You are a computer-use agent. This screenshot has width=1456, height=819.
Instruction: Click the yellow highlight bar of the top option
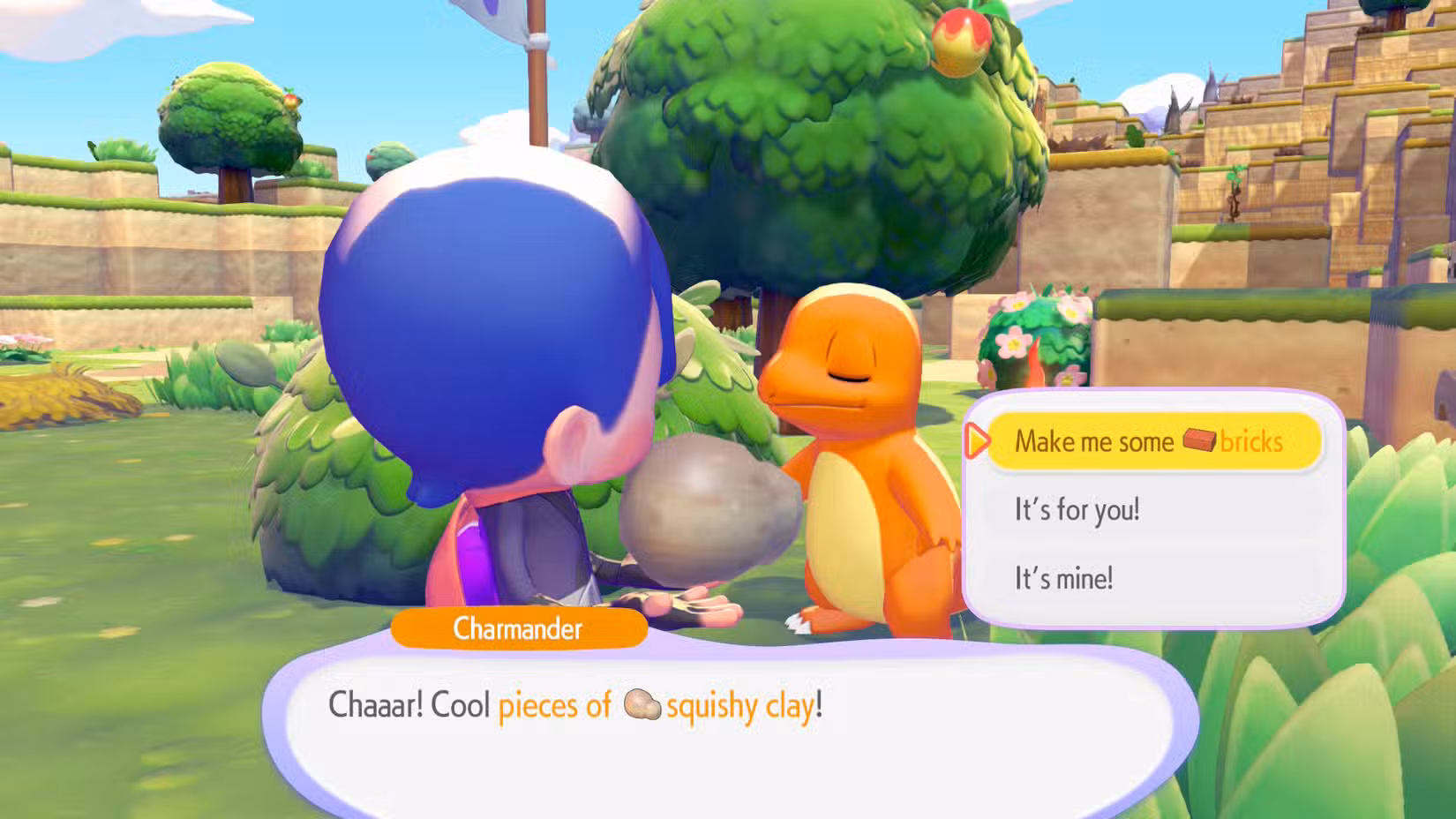point(1153,441)
